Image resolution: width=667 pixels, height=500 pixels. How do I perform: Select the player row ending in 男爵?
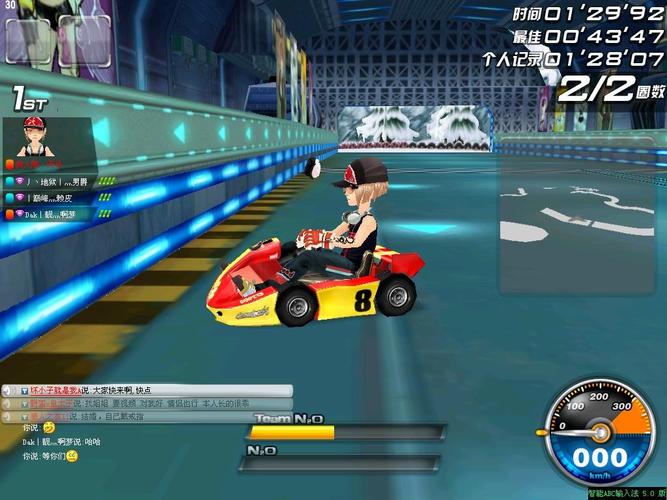pos(55,182)
